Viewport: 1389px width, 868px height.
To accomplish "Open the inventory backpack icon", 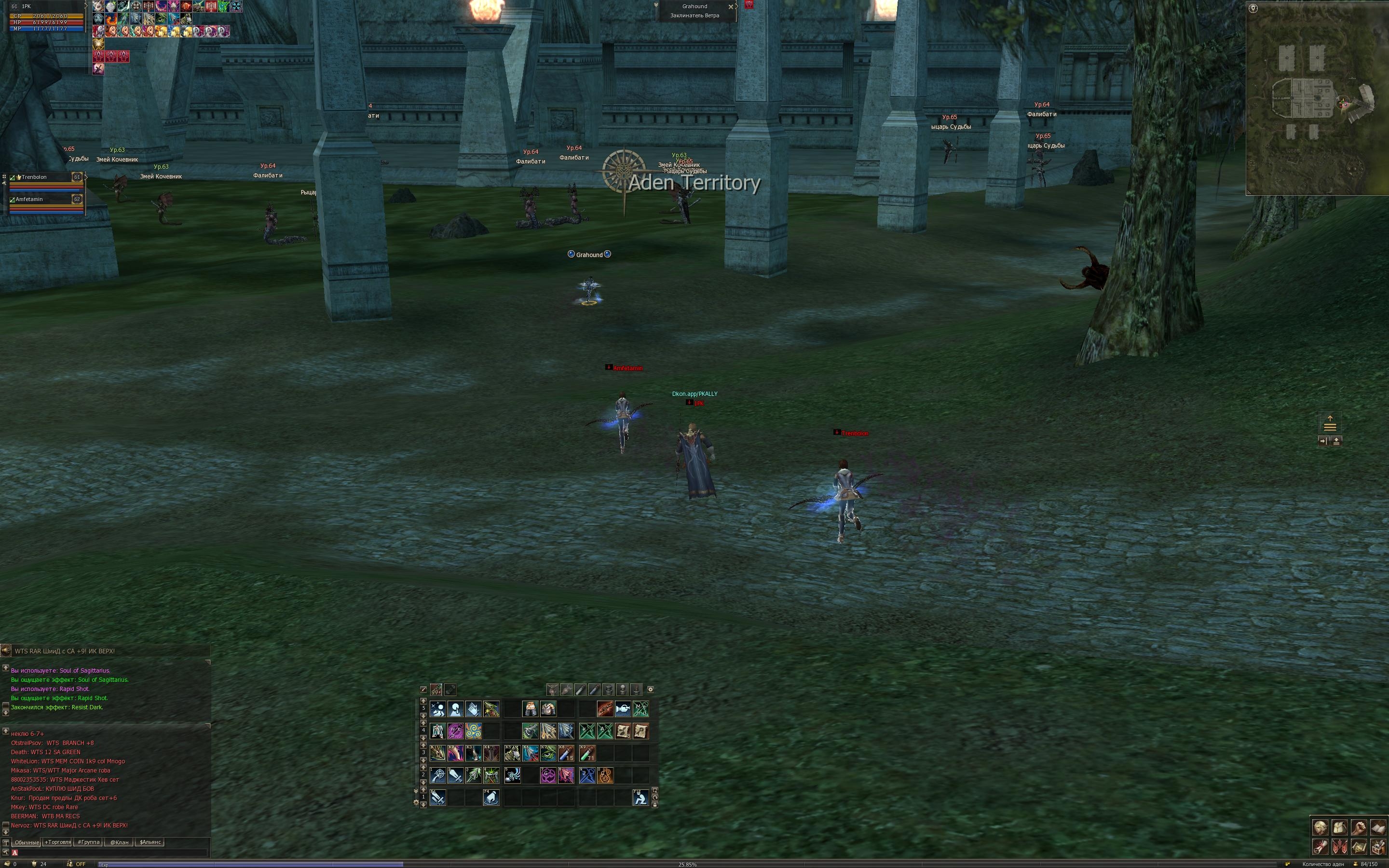I will 1340,828.
